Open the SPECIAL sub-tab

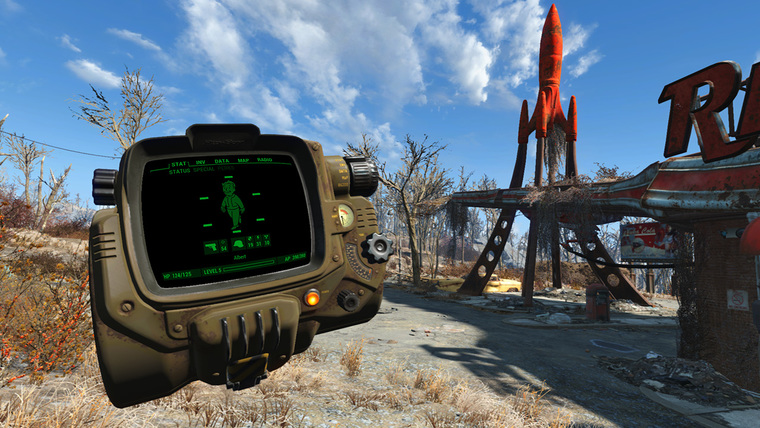tap(204, 170)
